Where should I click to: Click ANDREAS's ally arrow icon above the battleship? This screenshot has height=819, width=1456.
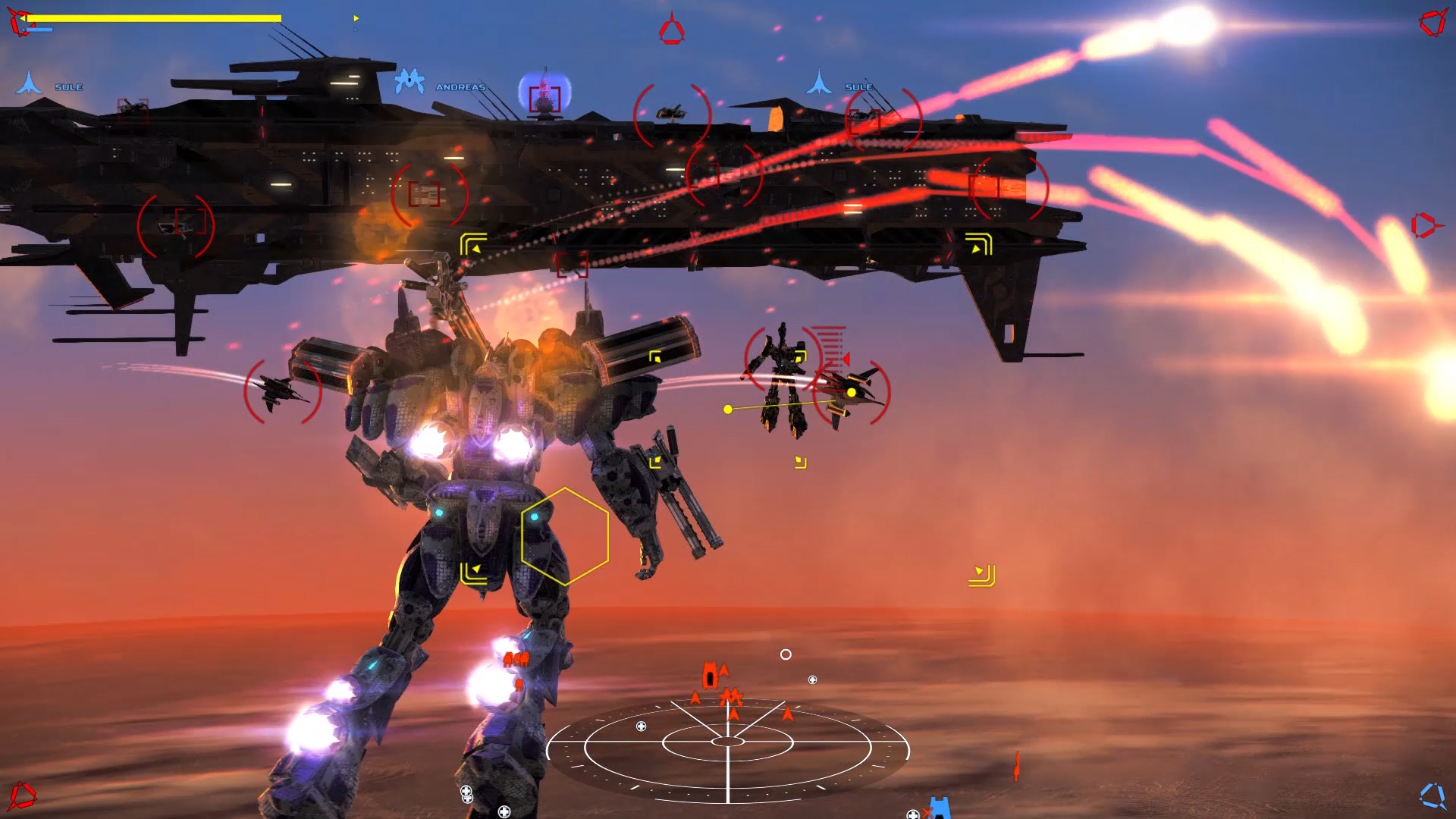click(409, 80)
